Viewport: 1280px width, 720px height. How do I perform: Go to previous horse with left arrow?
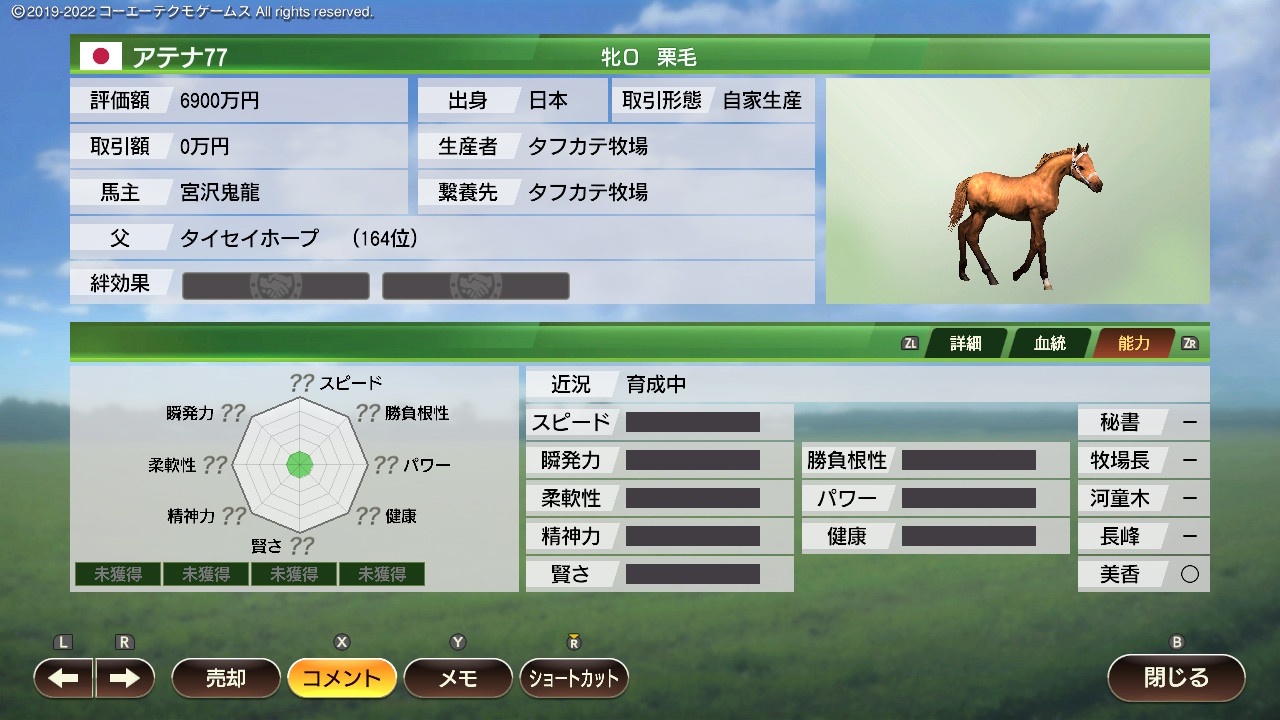[x=64, y=678]
